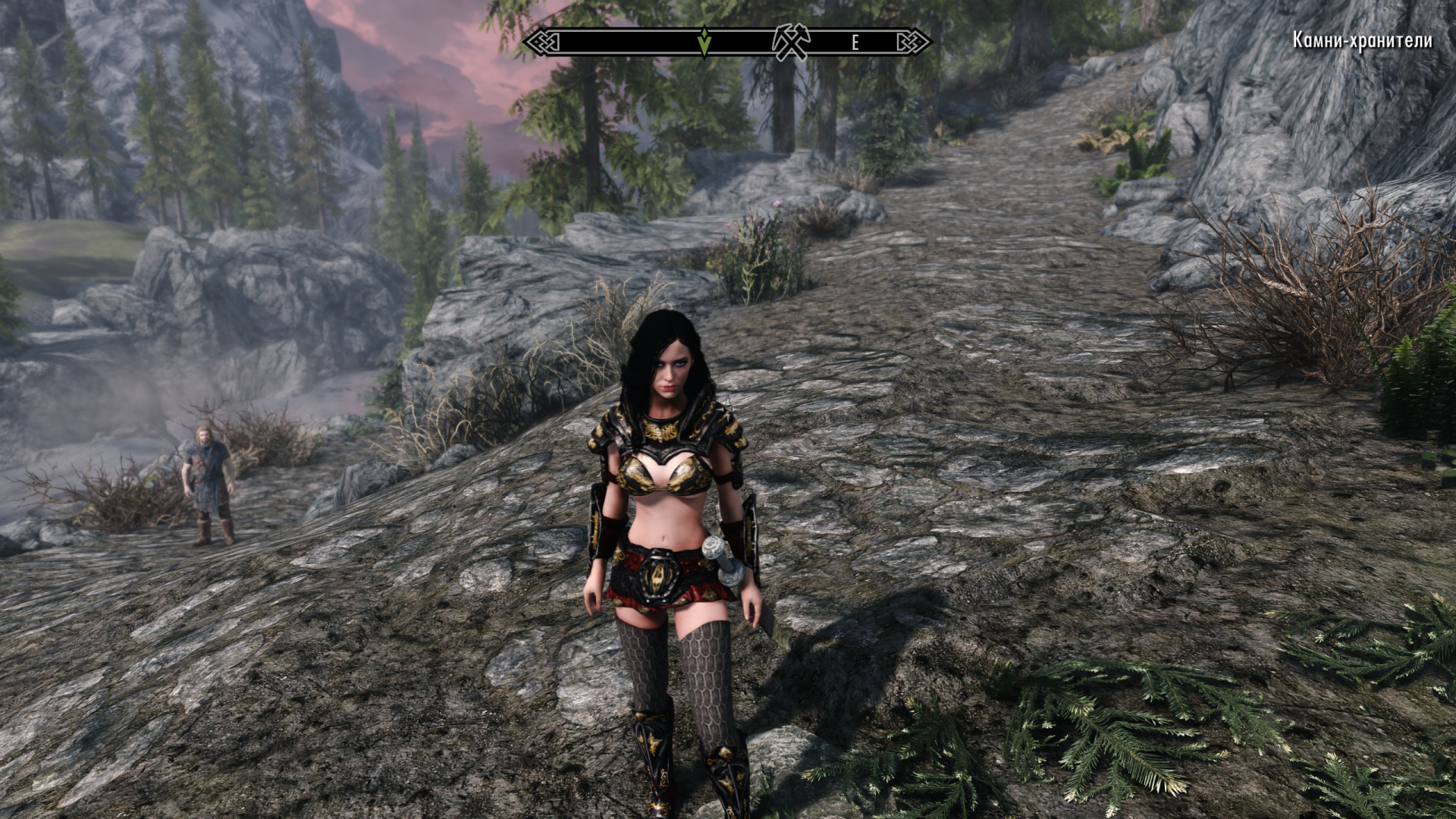Click the crossed-pickaxes mine marker on compass

point(791,42)
